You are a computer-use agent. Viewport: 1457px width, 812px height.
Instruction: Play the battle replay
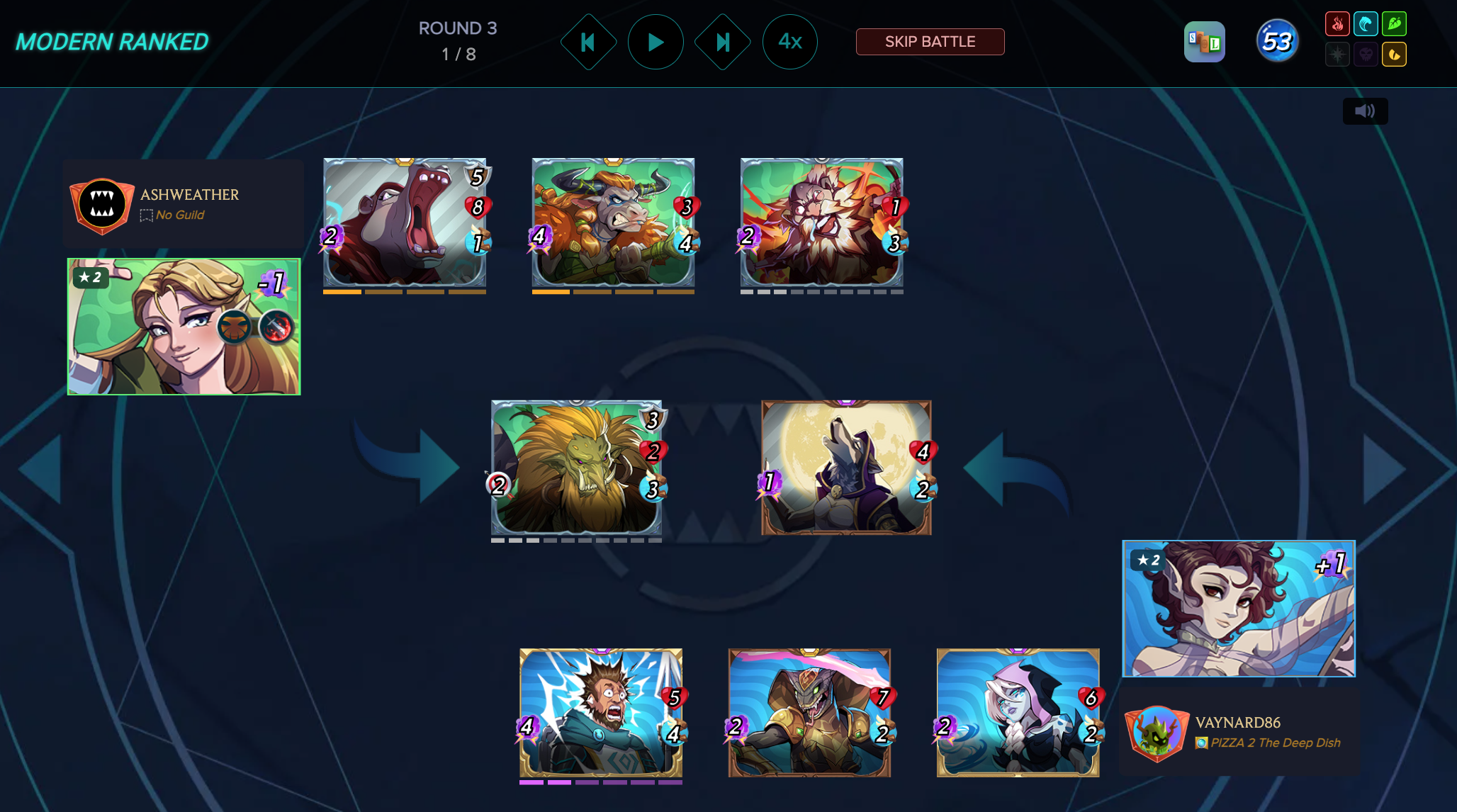click(656, 42)
